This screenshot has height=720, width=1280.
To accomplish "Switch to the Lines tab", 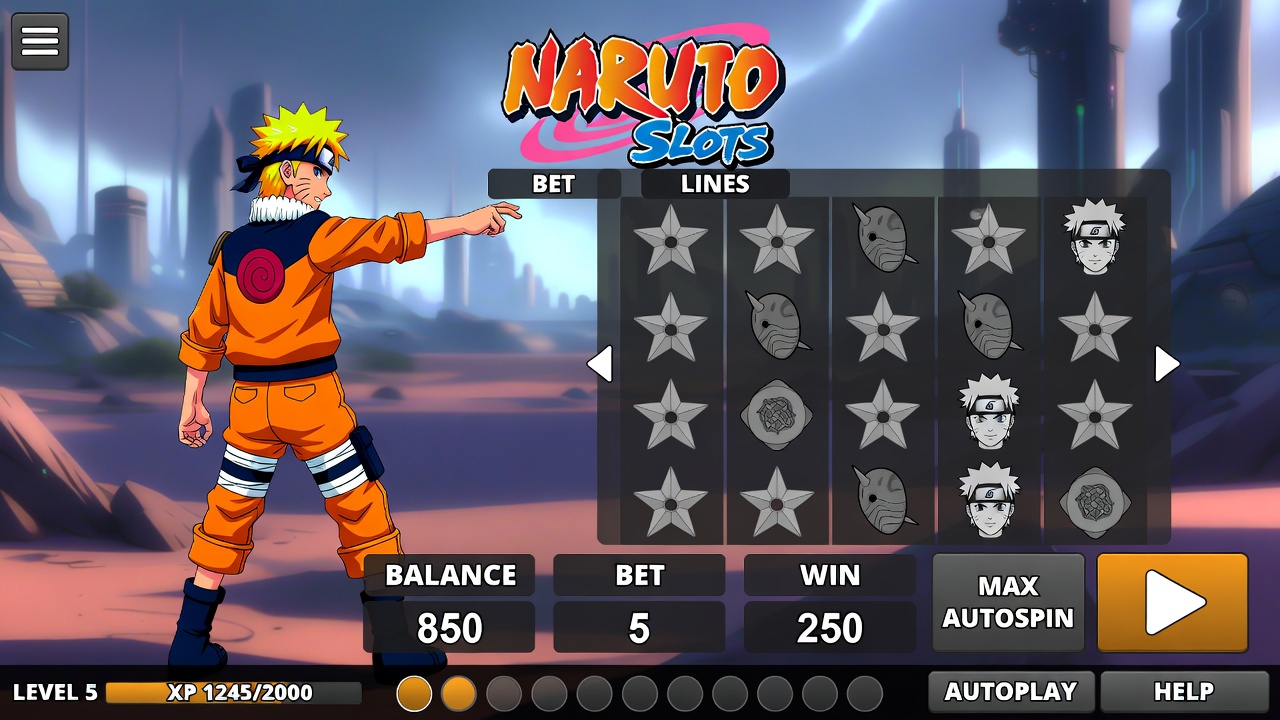I will [715, 184].
